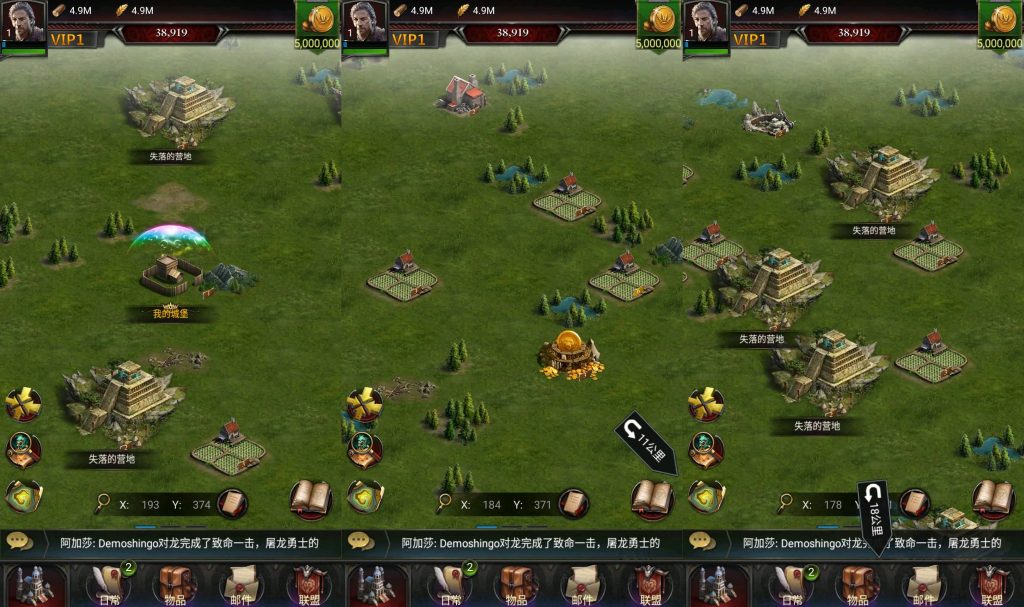Image resolution: width=1024 pixels, height=607 pixels.
Task: Select the Y coordinate field showing 374
Action: pyautogui.click(x=201, y=505)
